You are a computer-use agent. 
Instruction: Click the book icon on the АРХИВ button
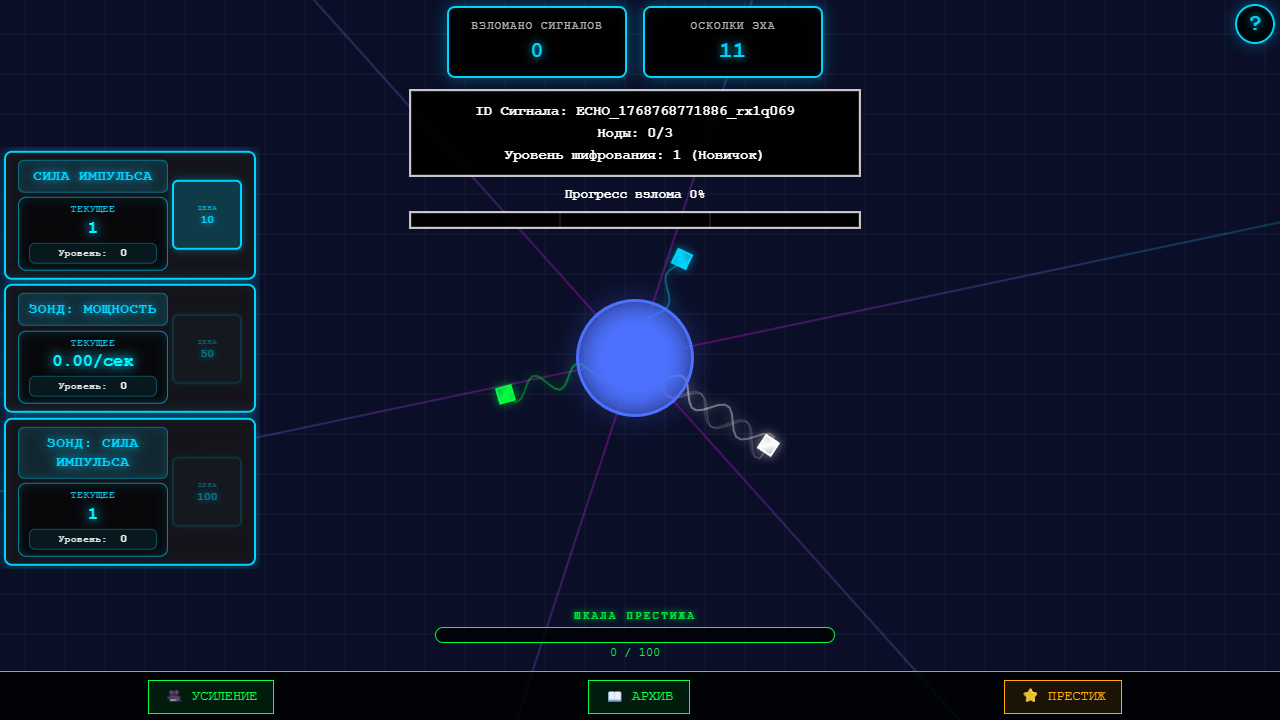pos(613,697)
